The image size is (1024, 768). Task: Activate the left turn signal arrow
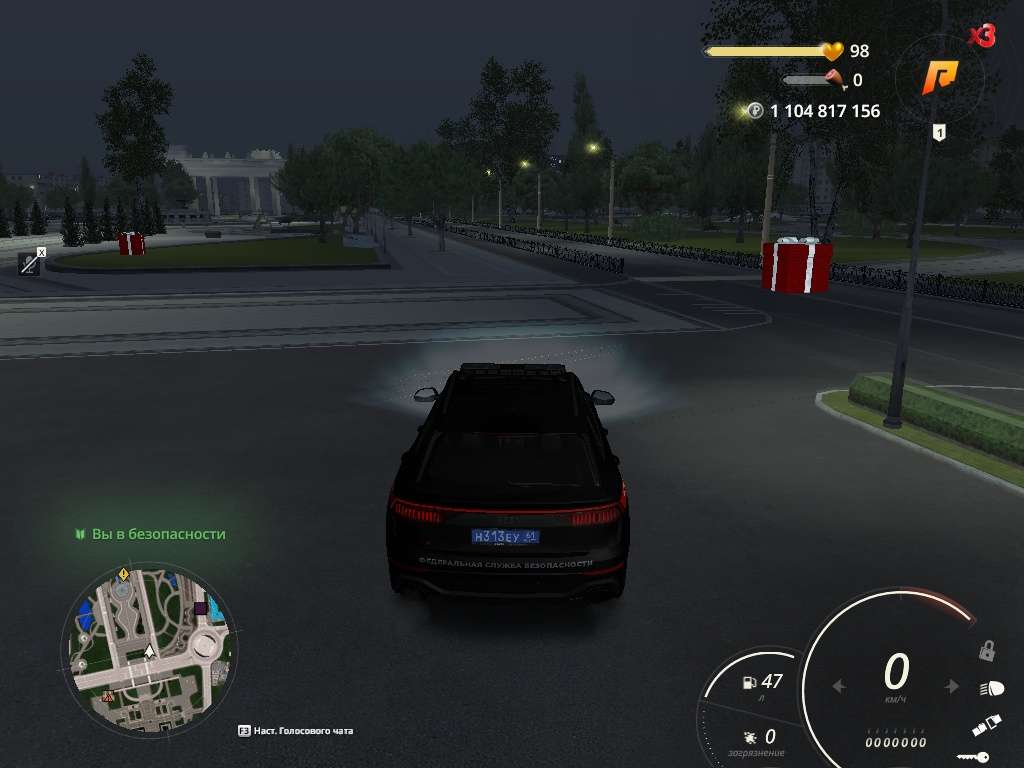(840, 687)
